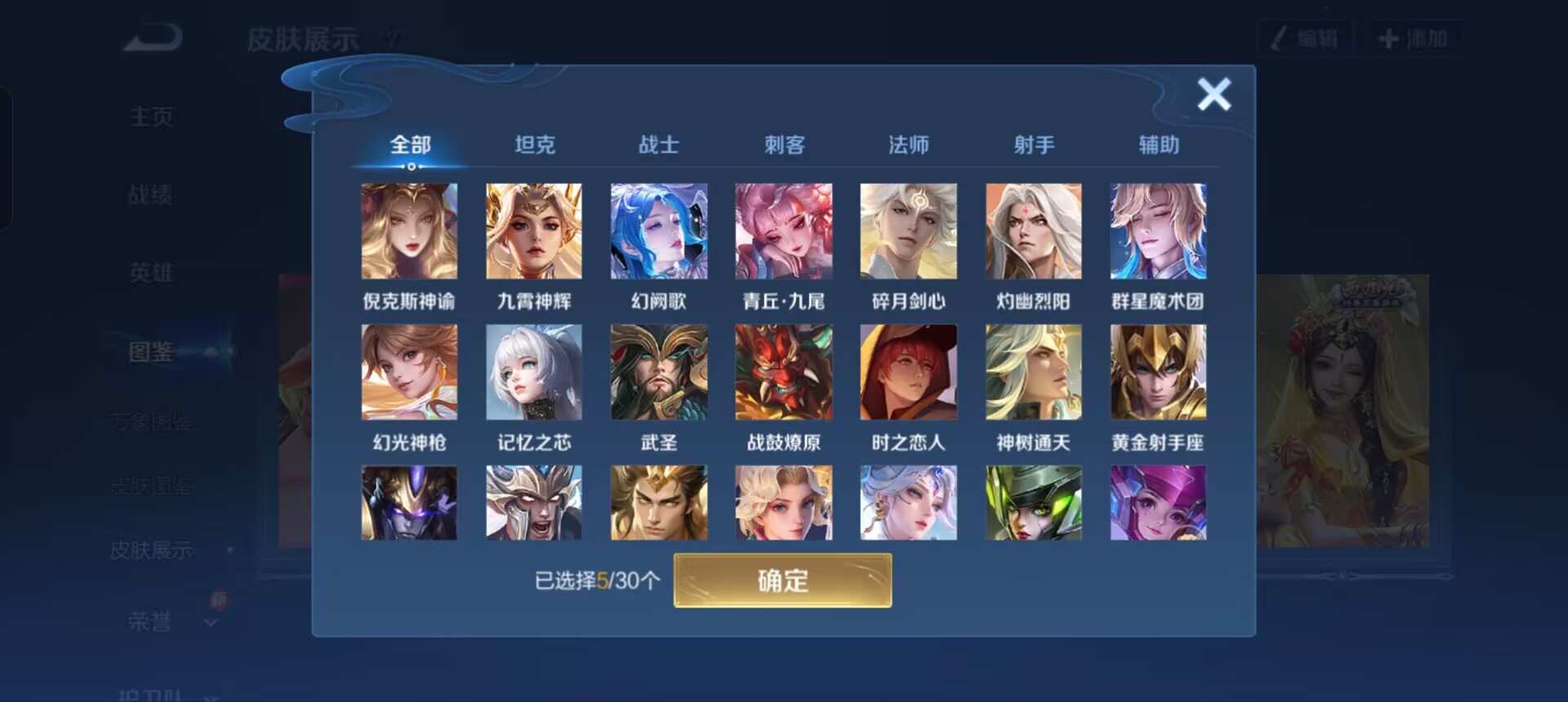Screen dimensions: 1568x702
Task: Confirm selection with the 确定 button
Action: [x=782, y=581]
